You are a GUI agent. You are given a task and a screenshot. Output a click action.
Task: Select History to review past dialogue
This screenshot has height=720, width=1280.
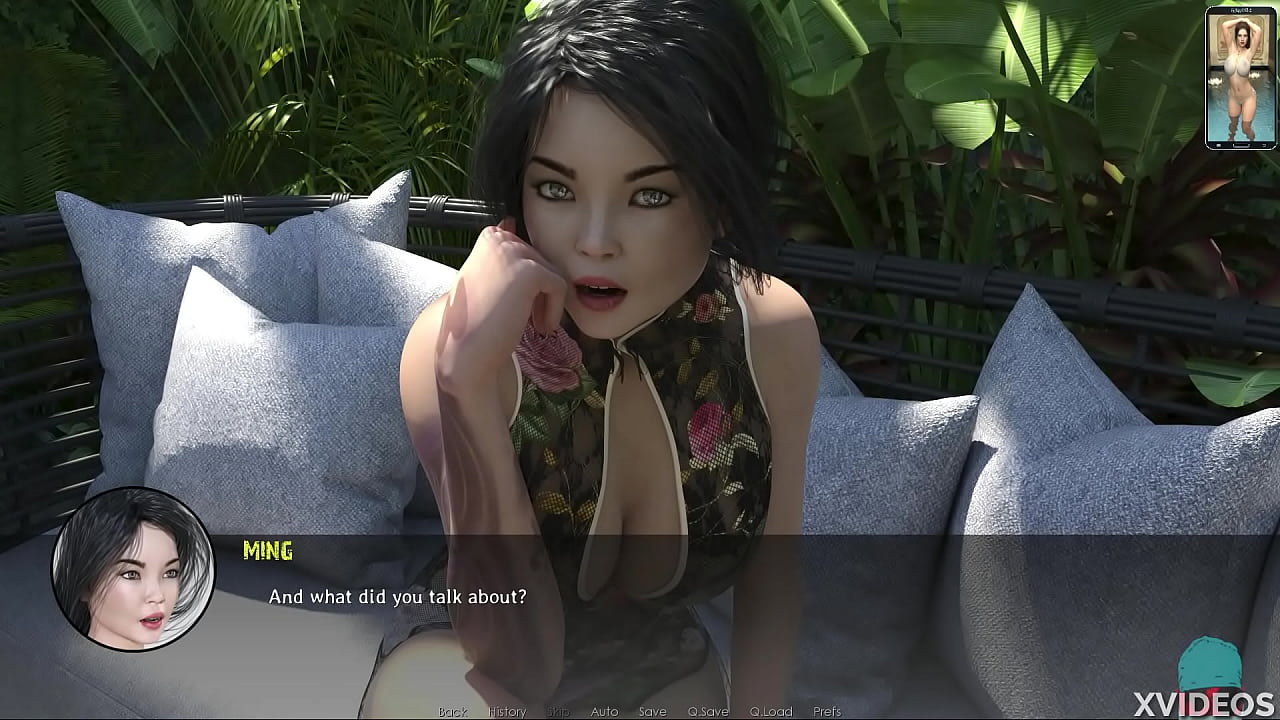coord(506,711)
